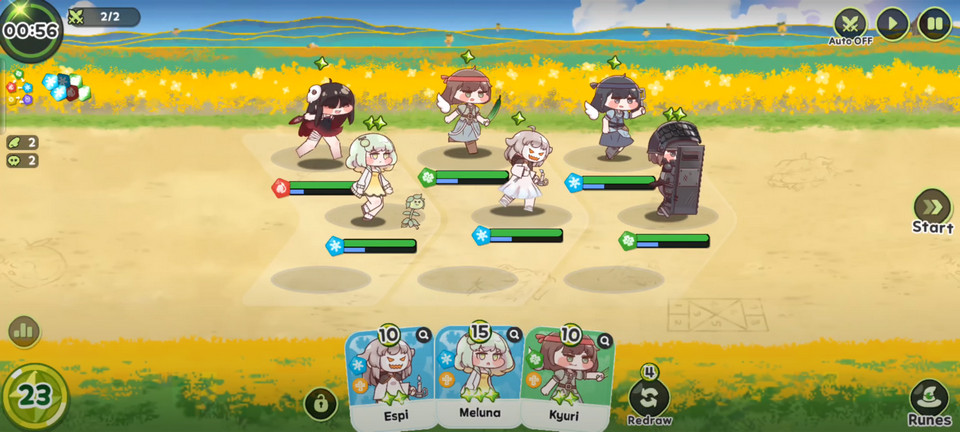Pause the game

click(x=934, y=24)
